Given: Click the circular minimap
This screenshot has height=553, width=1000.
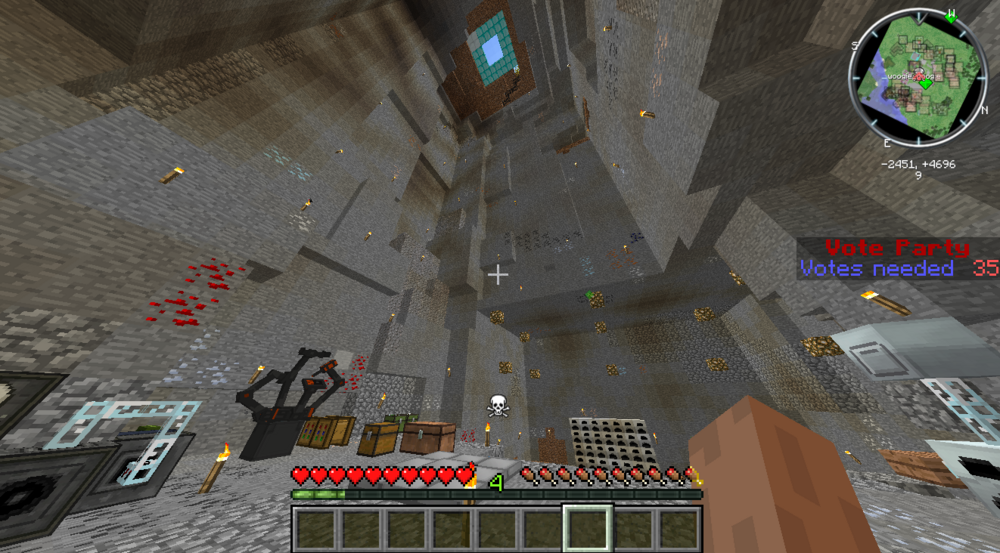Looking at the screenshot, I should 918,78.
